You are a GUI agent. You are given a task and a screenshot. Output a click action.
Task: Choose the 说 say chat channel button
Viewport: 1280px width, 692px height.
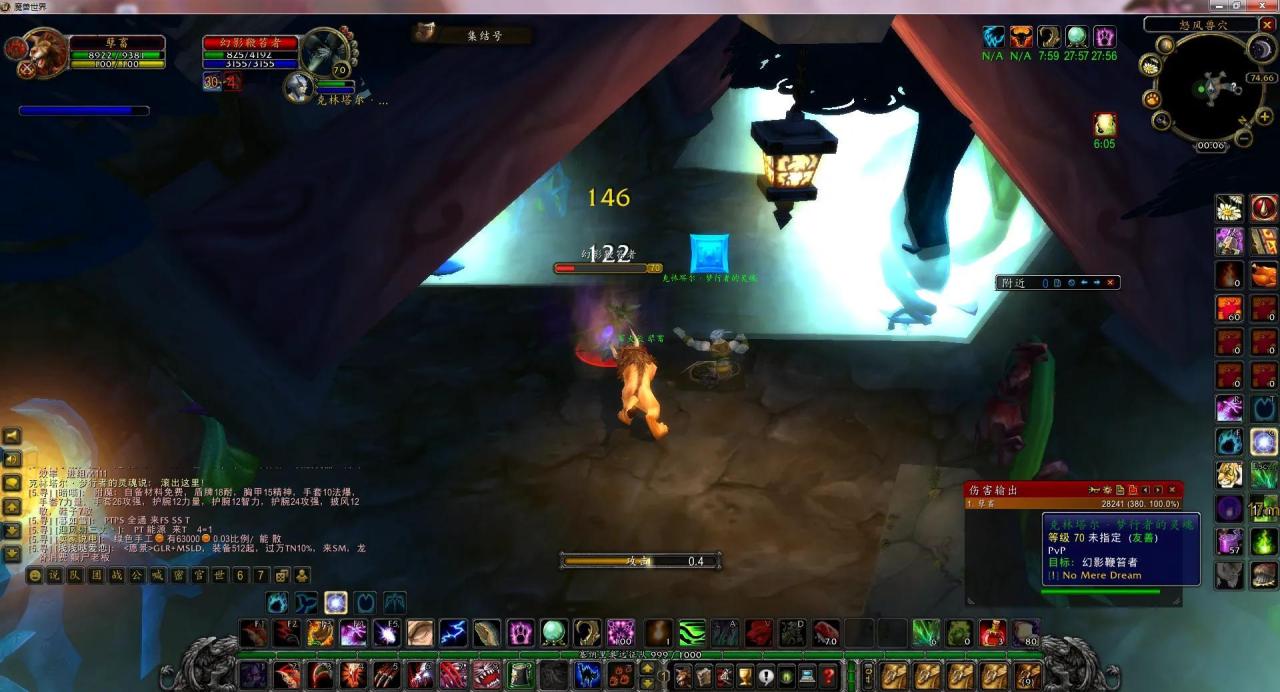point(54,575)
